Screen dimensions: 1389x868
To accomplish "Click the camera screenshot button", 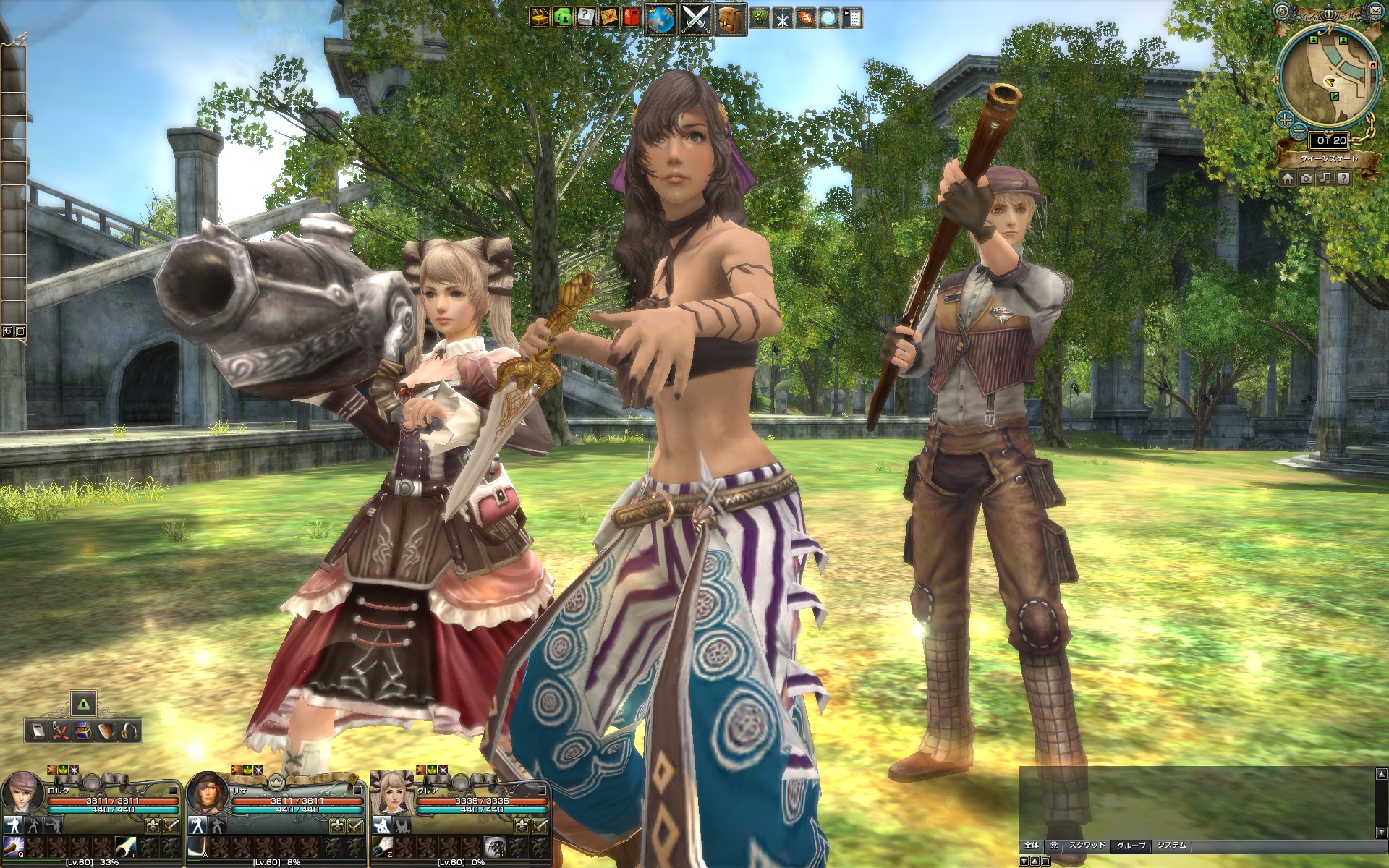I will 1306,178.
